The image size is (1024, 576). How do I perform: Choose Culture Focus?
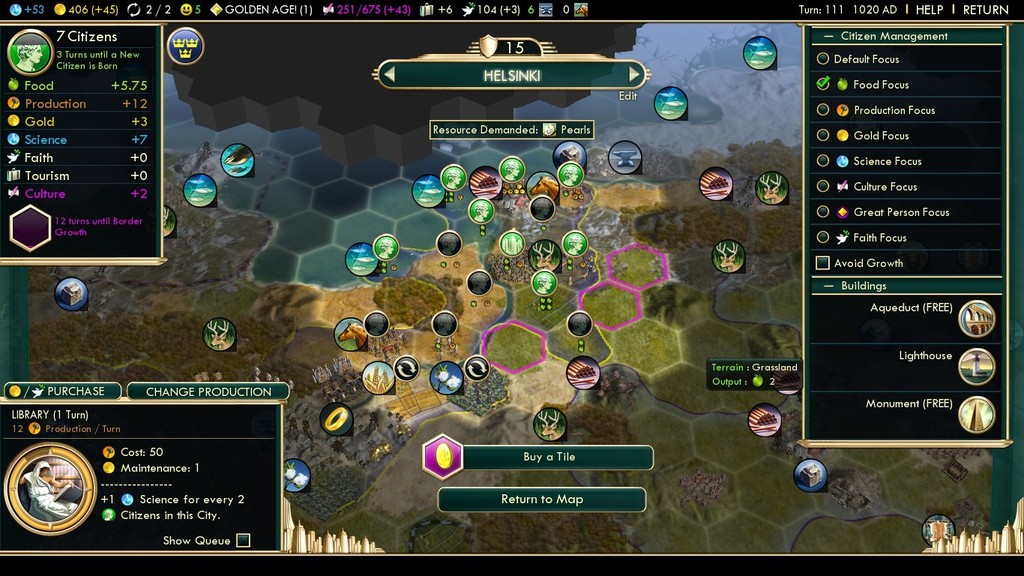(823, 186)
